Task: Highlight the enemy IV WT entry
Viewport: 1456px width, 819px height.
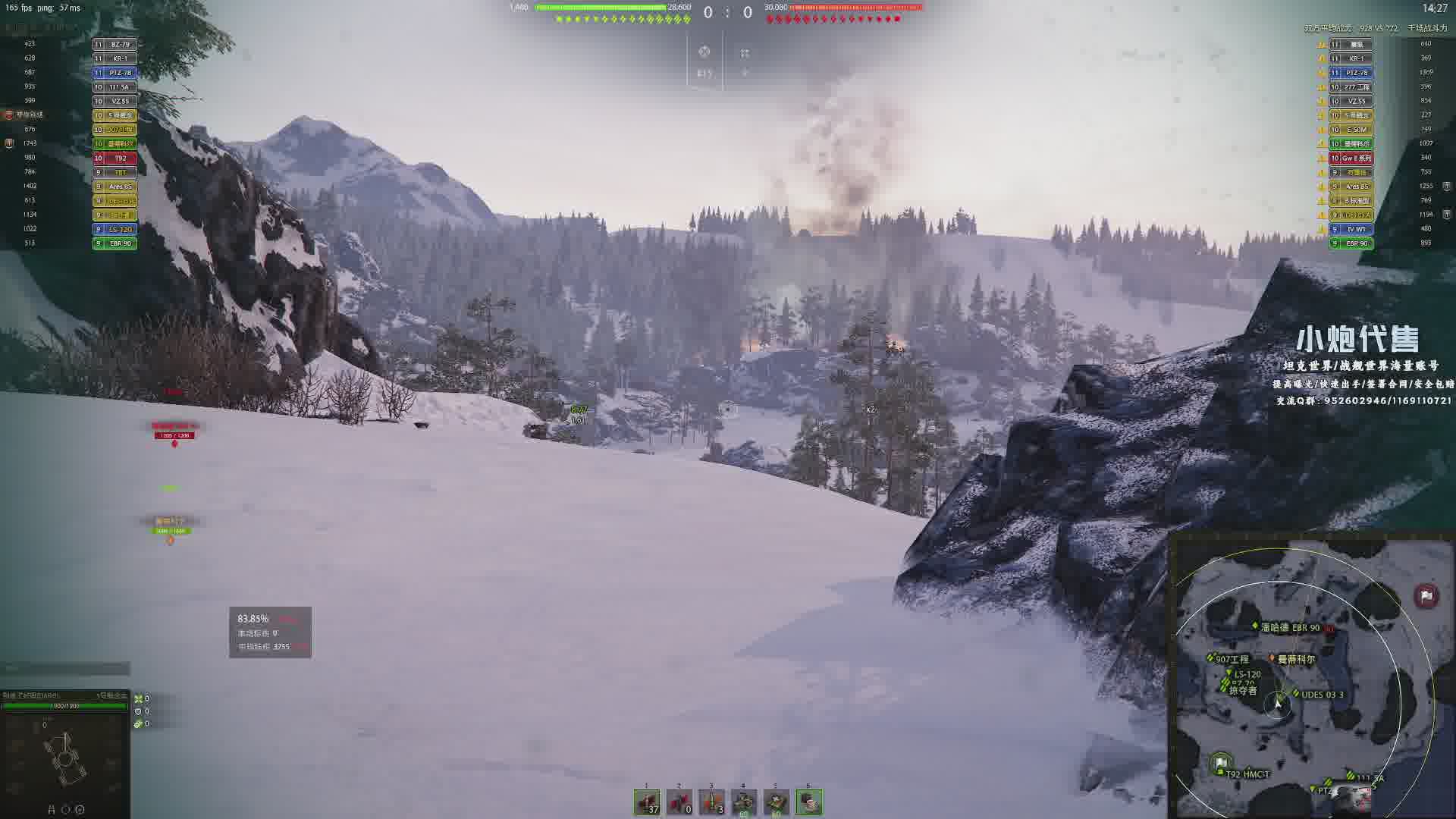Action: click(1351, 229)
